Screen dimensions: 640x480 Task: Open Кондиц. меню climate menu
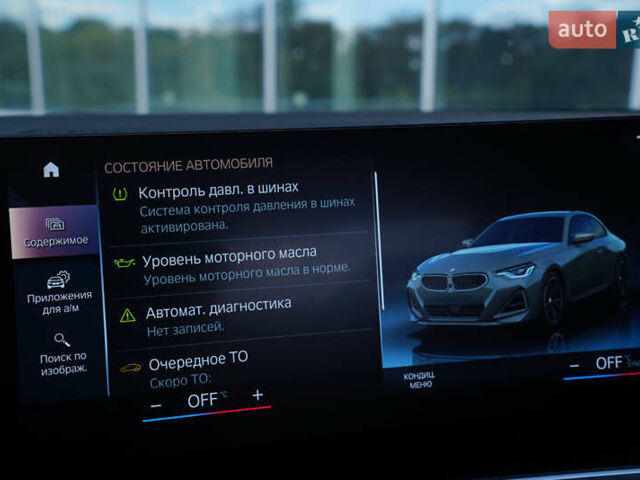[419, 380]
